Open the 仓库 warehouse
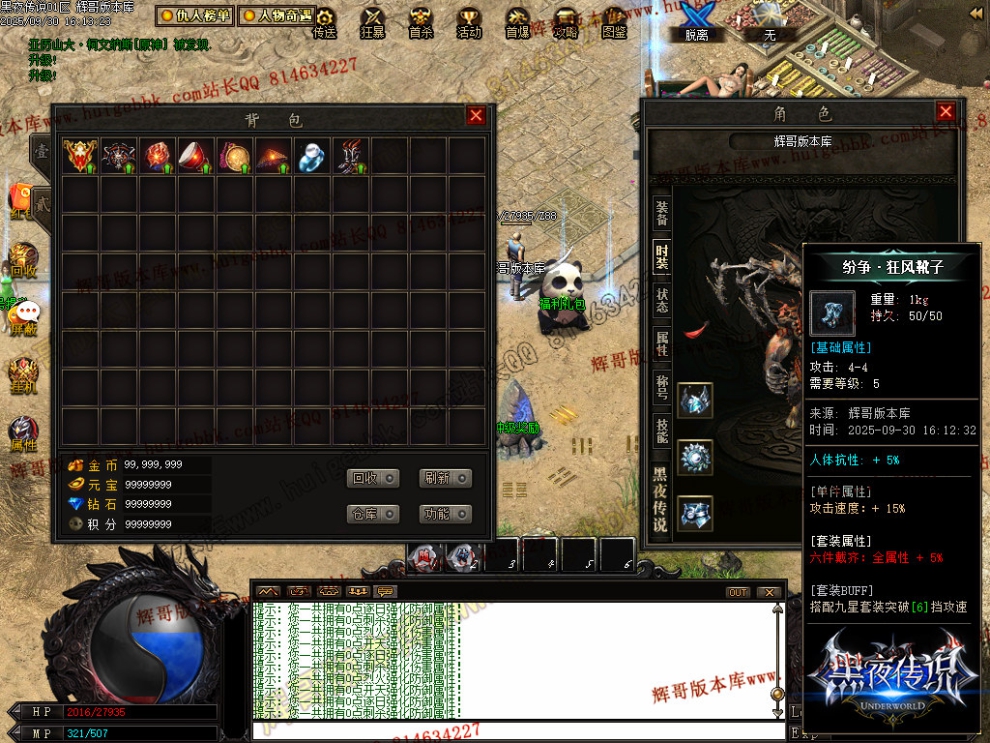The width and height of the screenshot is (990, 743). 373,514
